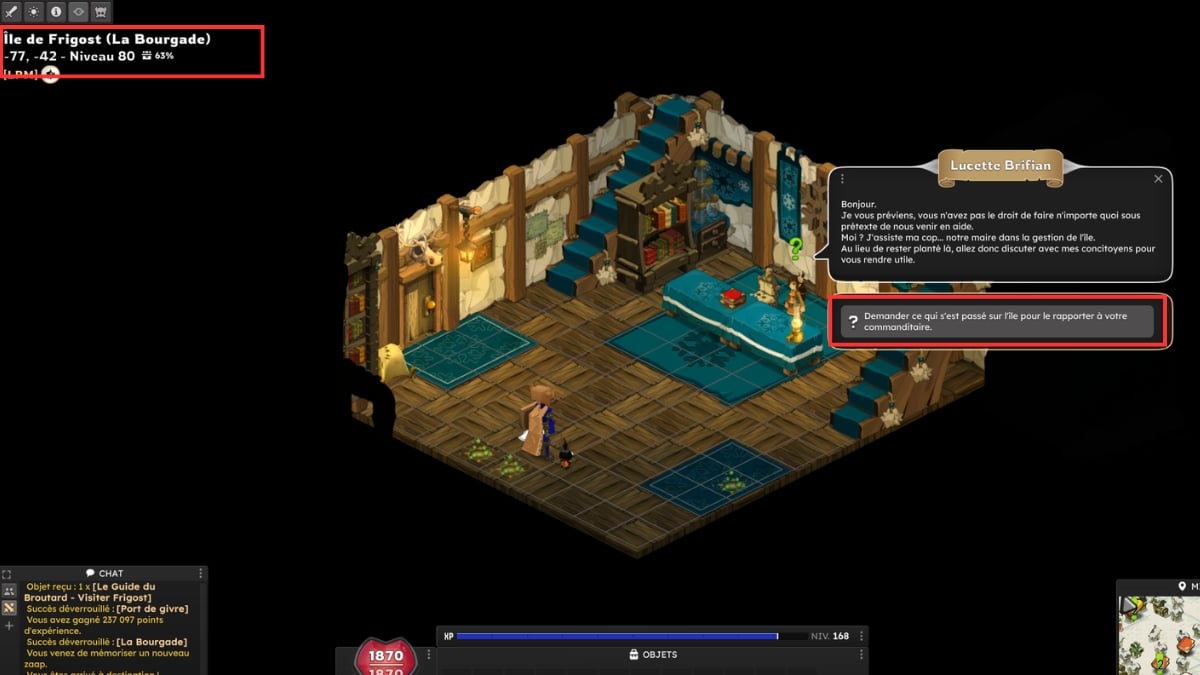
Task: Open the chat panel options menu
Action: [x=201, y=574]
